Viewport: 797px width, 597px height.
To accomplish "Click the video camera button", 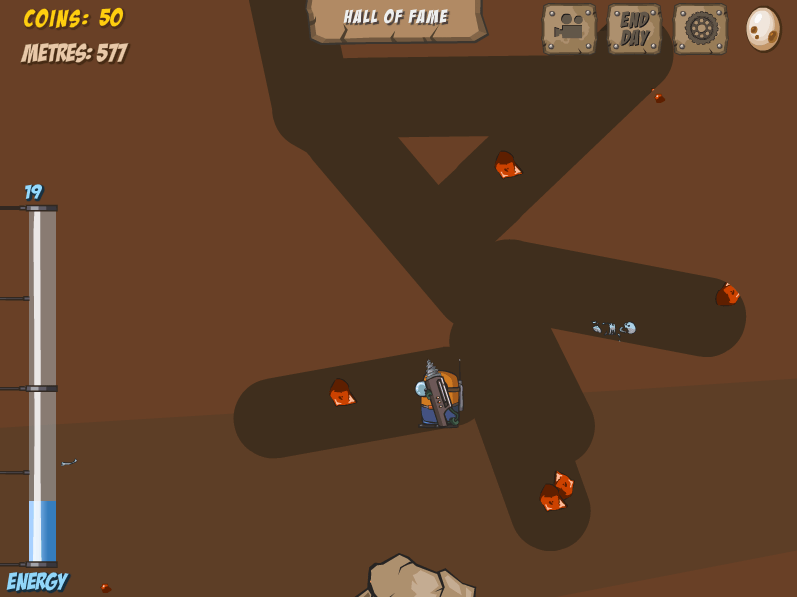I will tap(569, 28).
